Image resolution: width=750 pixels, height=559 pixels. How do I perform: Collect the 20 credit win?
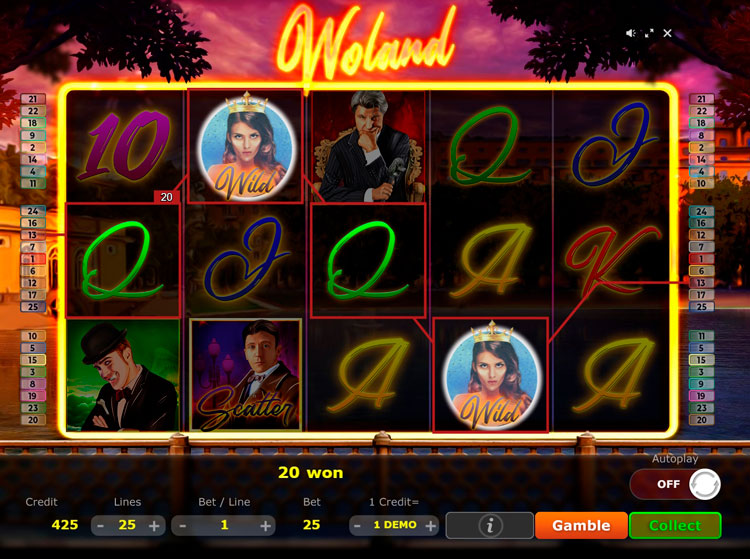[675, 525]
